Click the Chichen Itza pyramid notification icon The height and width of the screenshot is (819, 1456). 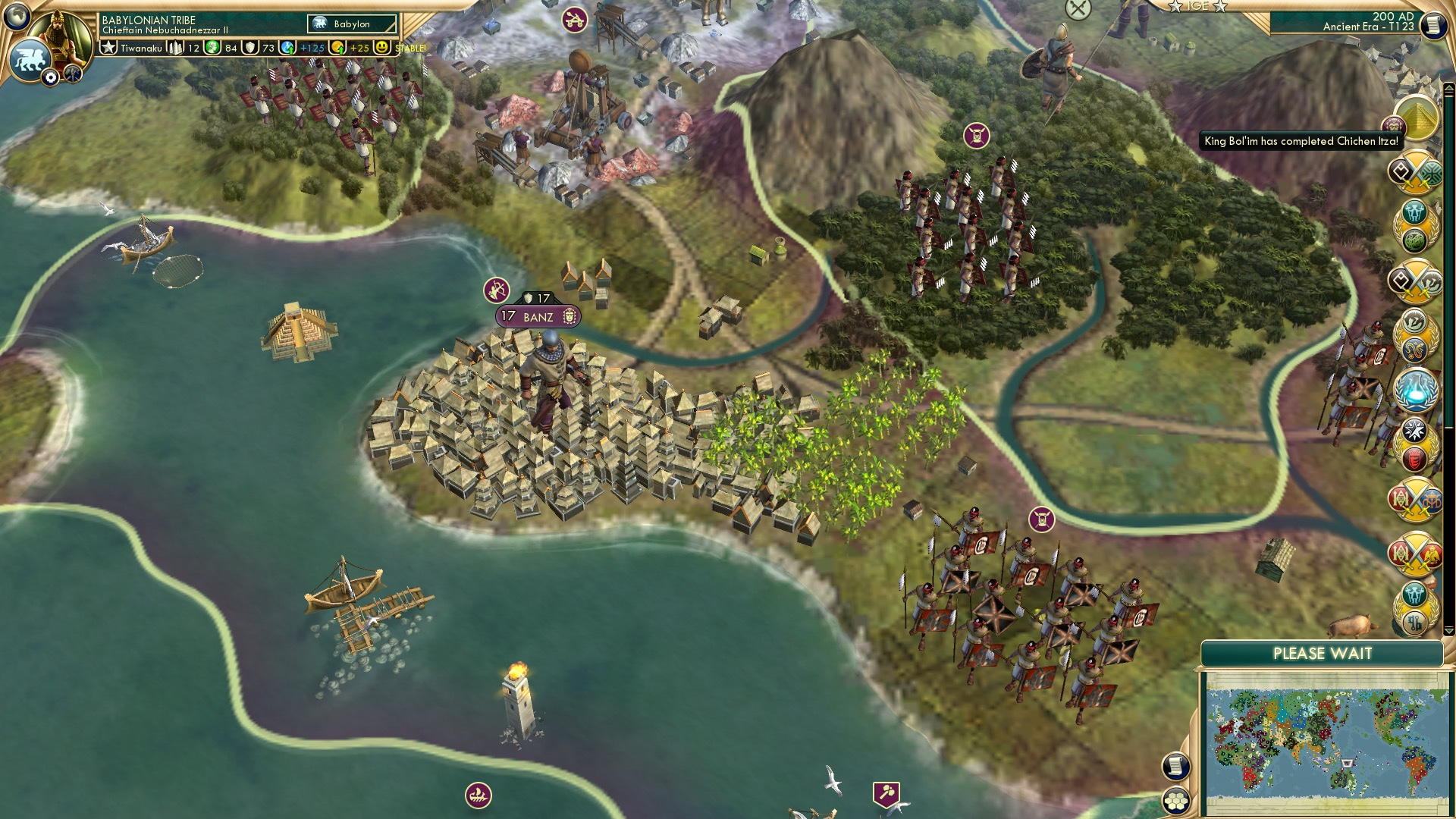[1419, 119]
